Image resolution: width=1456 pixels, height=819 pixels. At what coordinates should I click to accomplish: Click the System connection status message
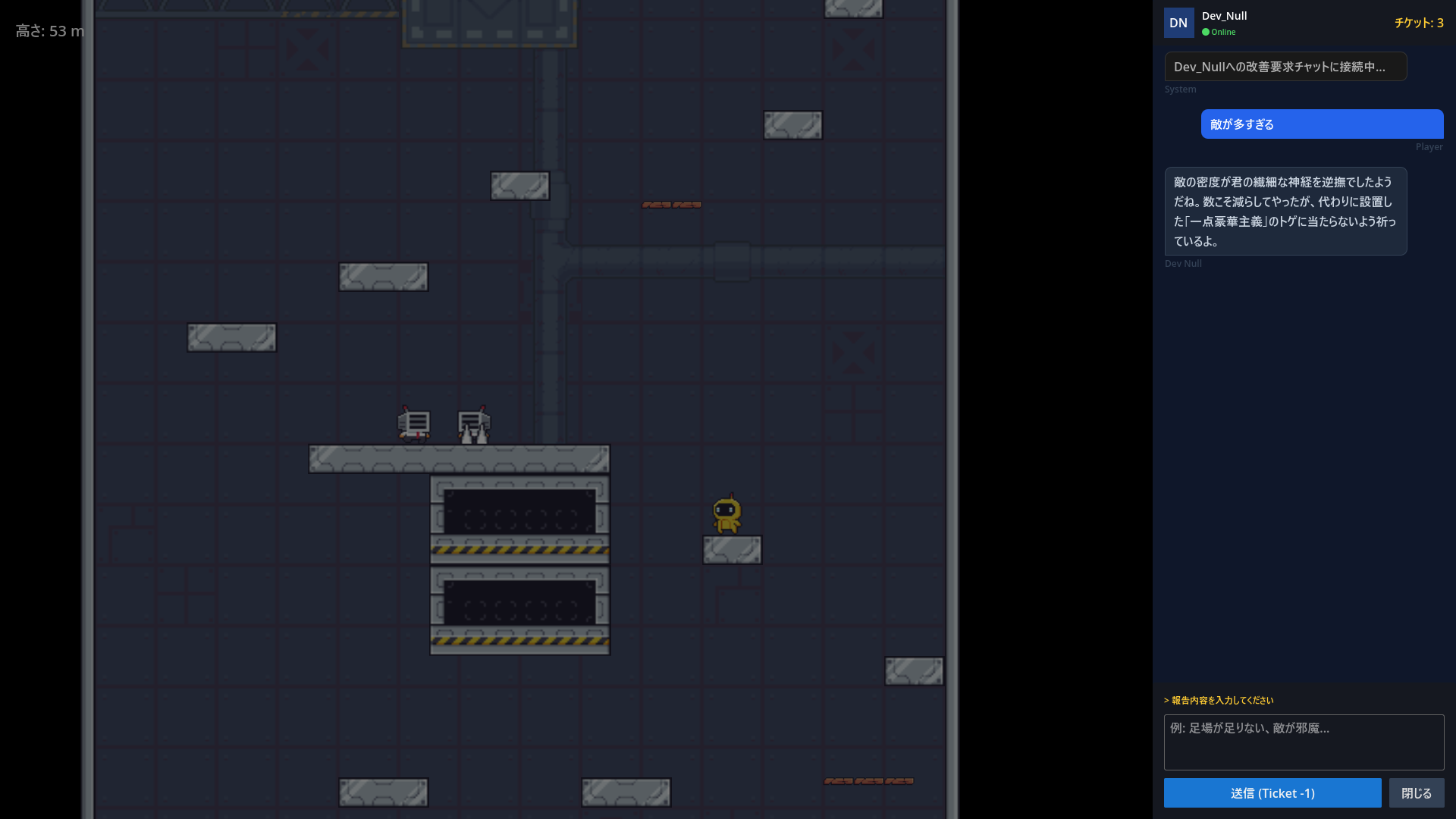pyautogui.click(x=1285, y=67)
